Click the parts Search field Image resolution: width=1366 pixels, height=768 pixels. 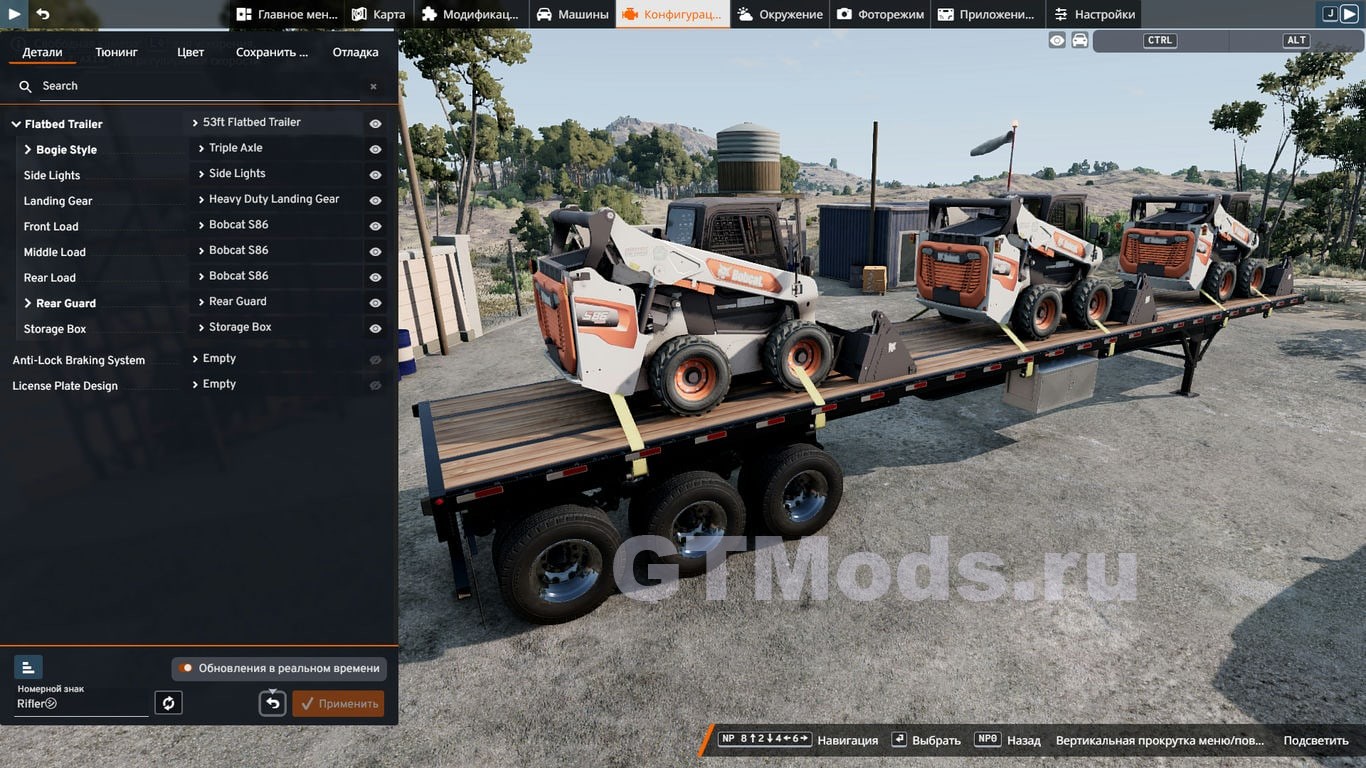pos(200,86)
